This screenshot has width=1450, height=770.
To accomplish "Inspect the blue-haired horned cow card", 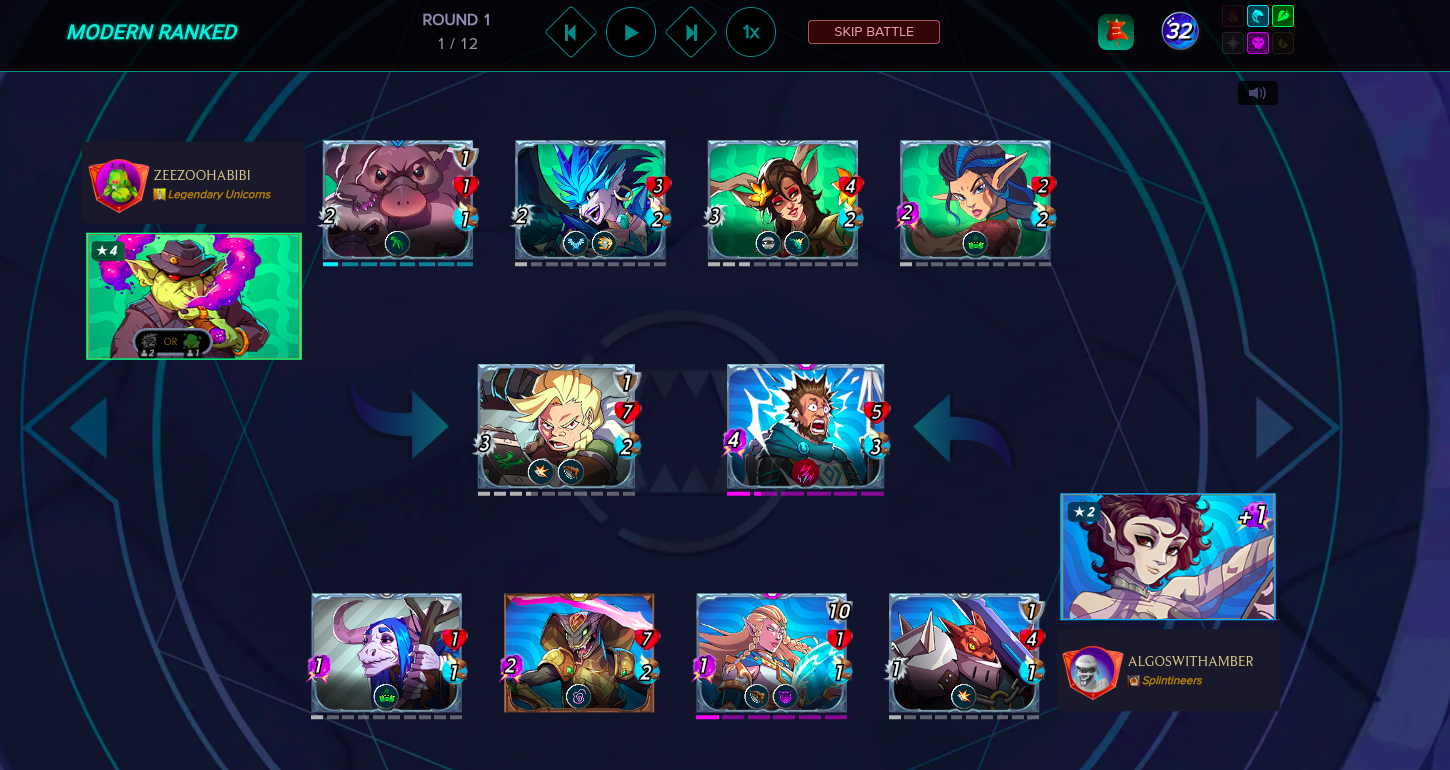I will 386,652.
